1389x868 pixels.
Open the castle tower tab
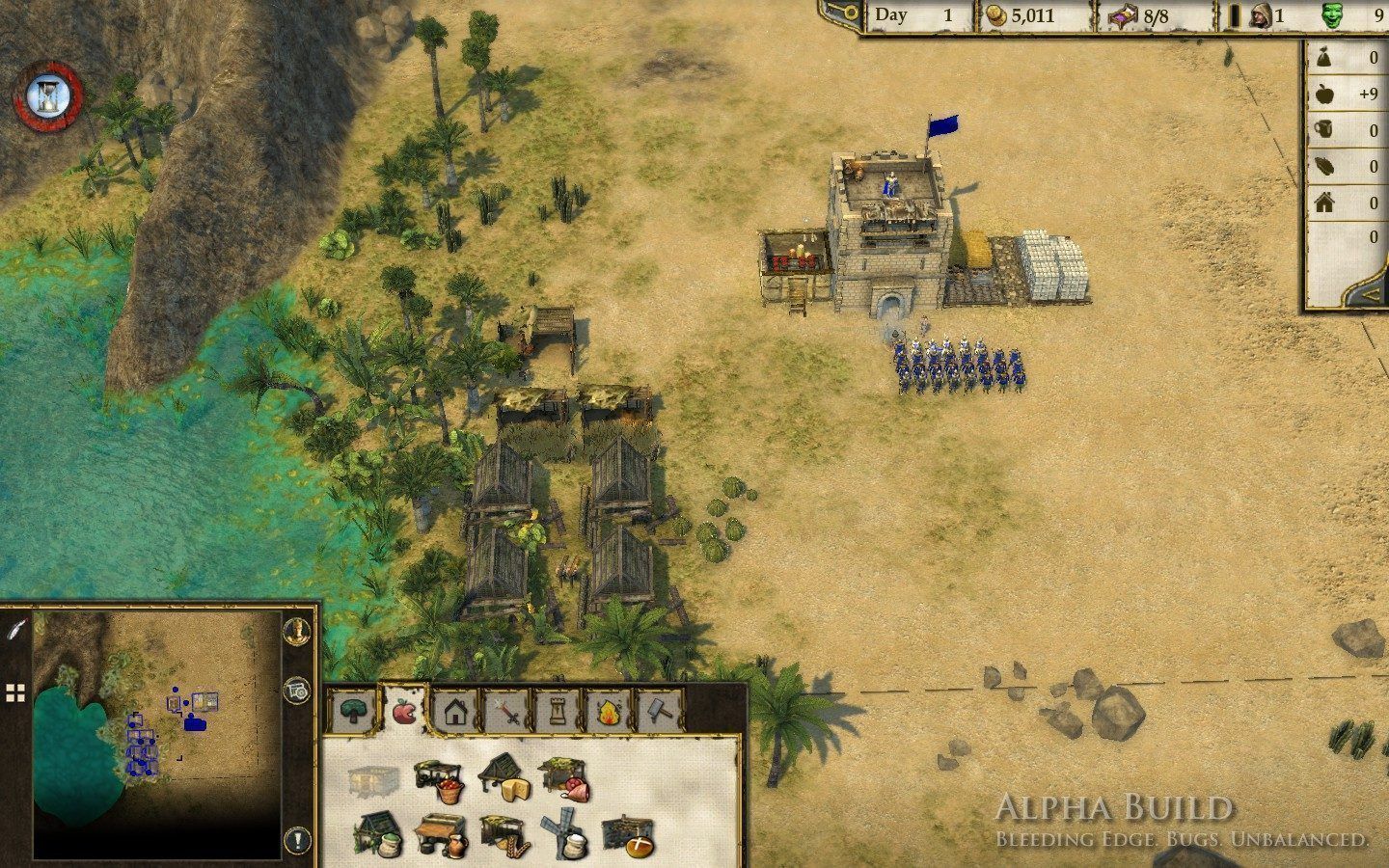point(559,714)
